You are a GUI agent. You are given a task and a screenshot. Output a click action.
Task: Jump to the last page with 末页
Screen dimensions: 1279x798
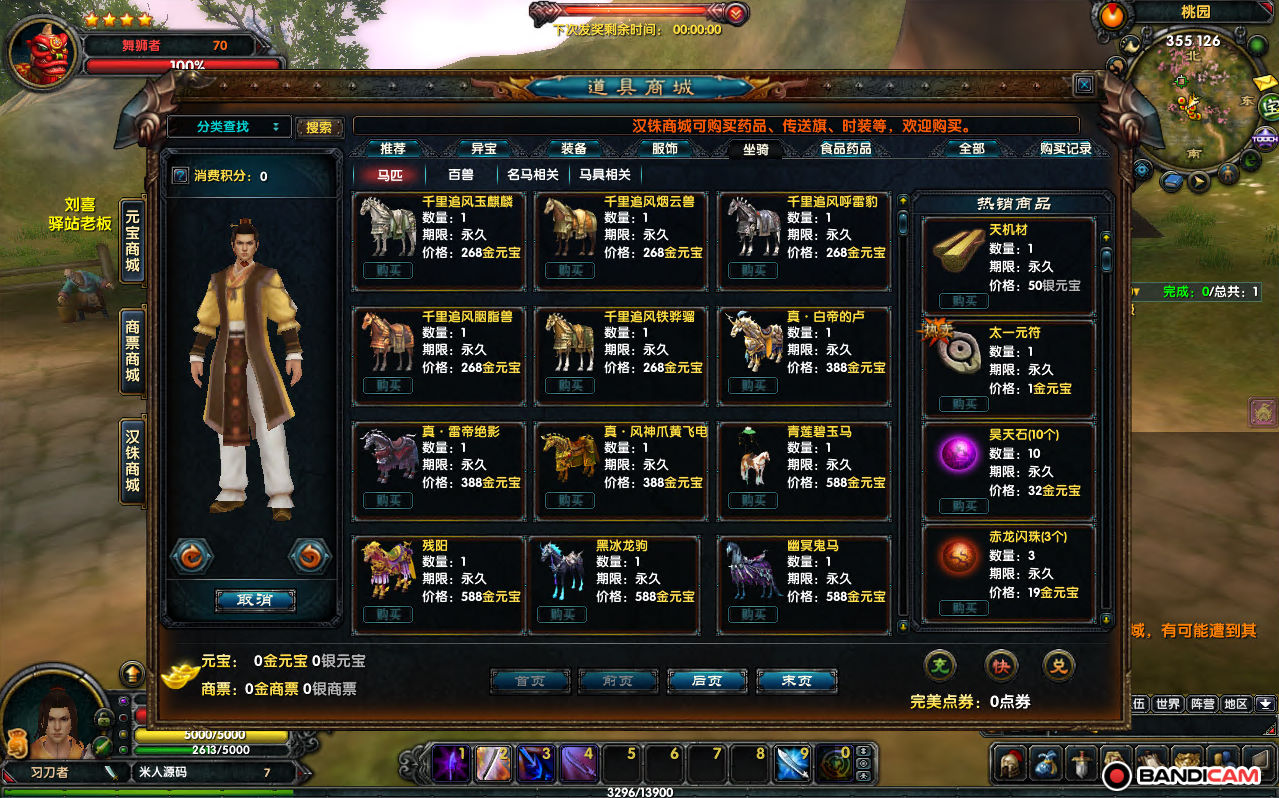pyautogui.click(x=796, y=681)
